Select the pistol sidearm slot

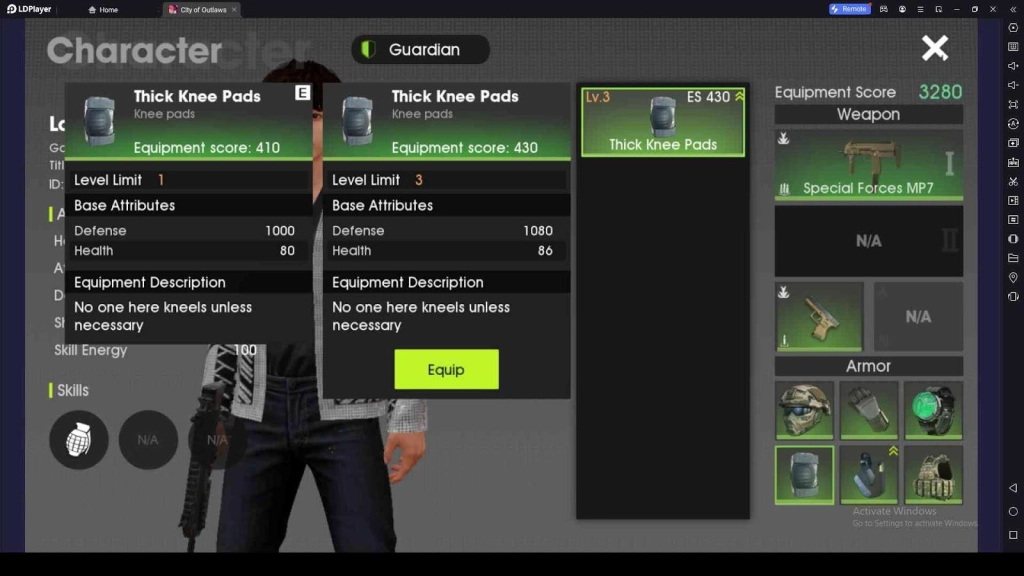point(819,316)
